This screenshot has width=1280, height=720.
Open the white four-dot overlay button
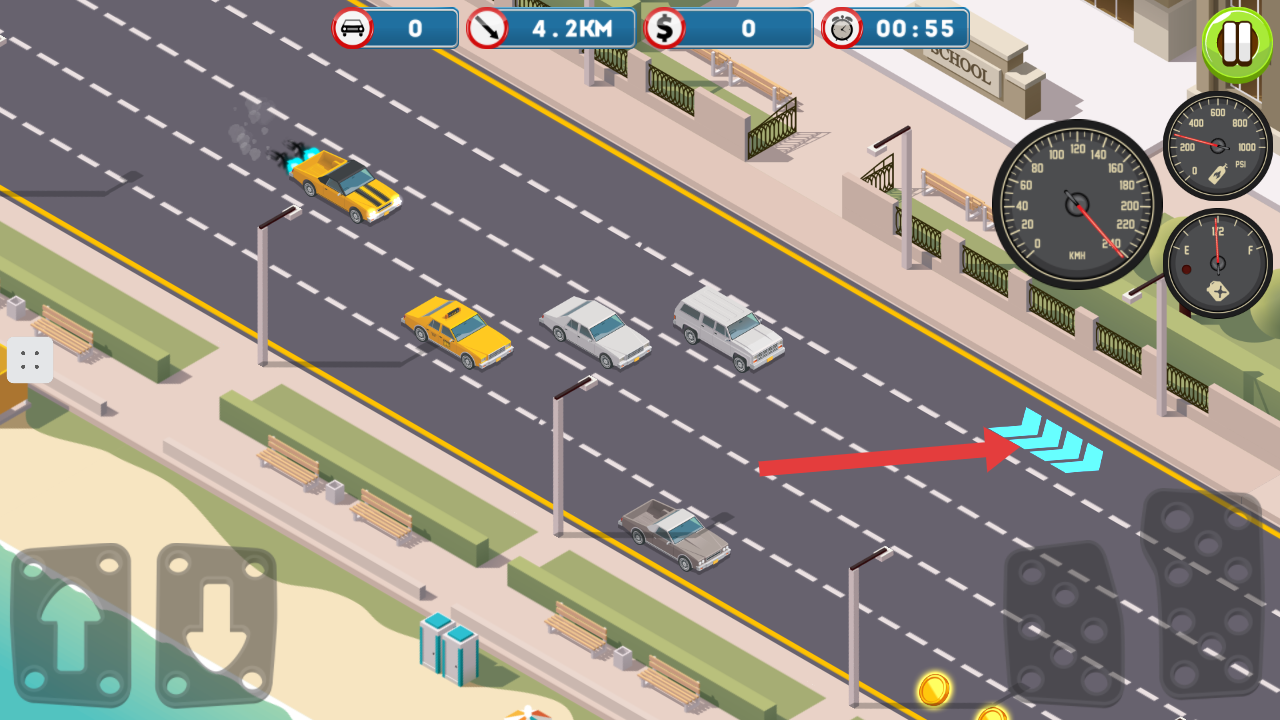[30, 360]
